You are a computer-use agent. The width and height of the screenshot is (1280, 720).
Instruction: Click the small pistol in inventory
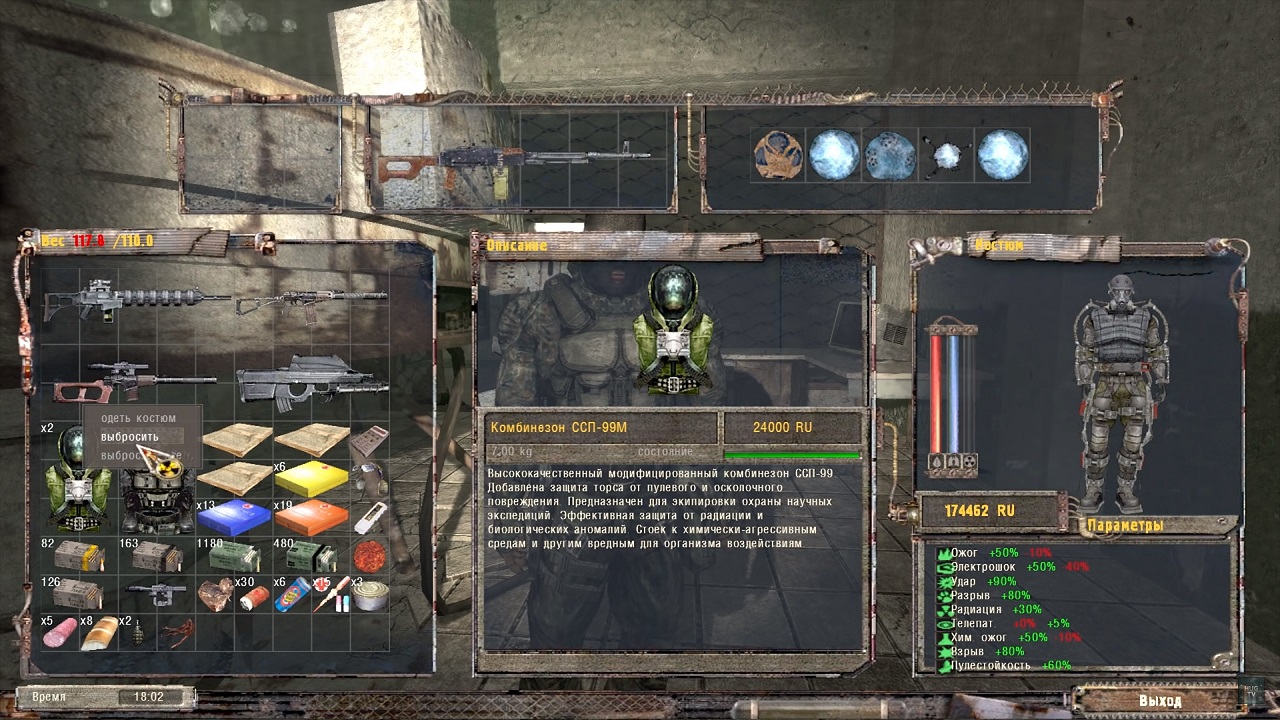coord(157,592)
